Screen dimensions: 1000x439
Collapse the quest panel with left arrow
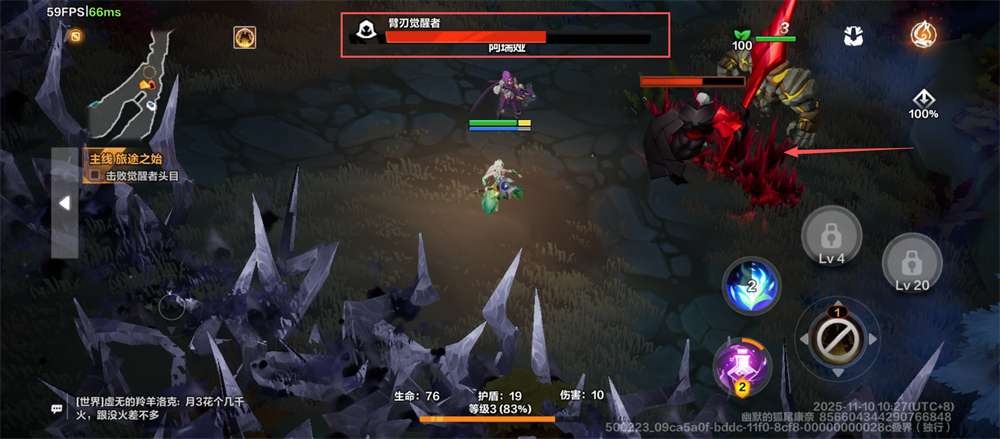[64, 203]
